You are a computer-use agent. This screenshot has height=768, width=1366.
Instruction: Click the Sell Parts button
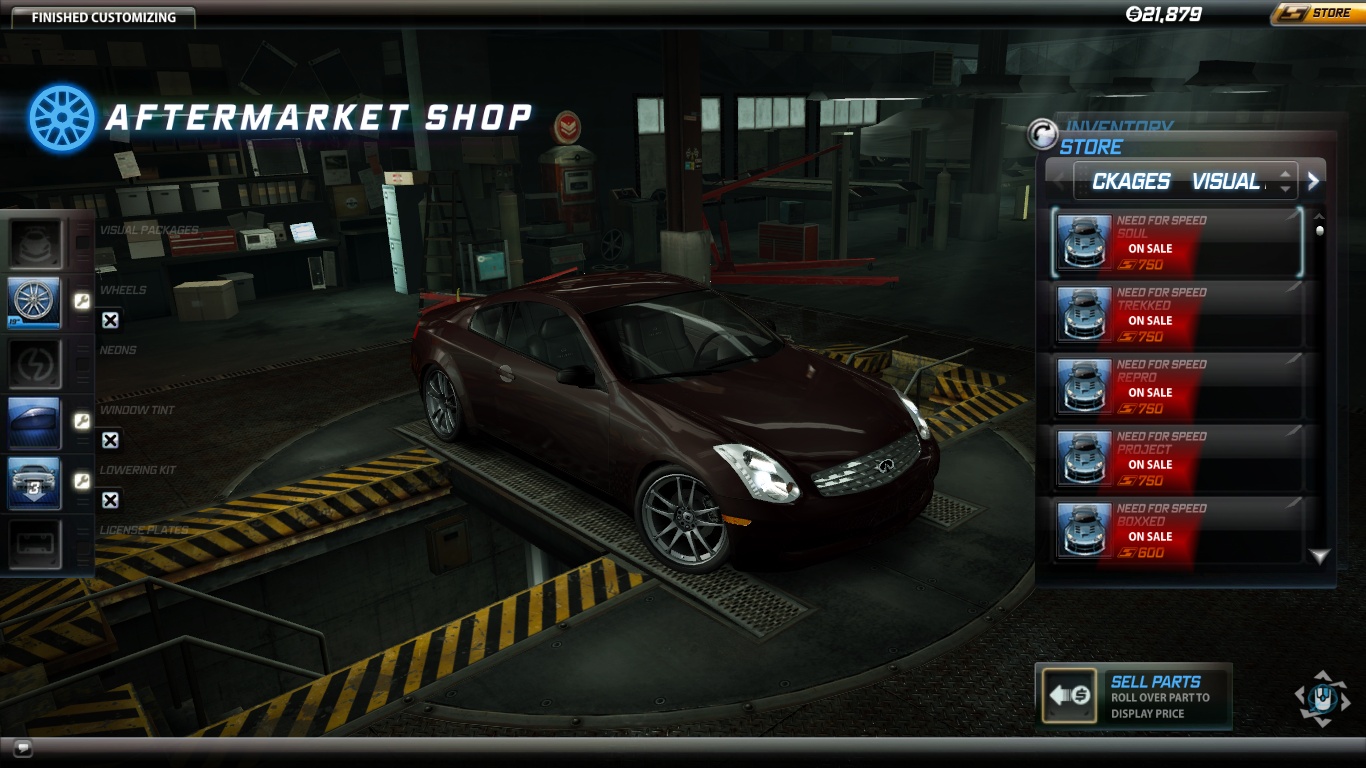click(1133, 696)
